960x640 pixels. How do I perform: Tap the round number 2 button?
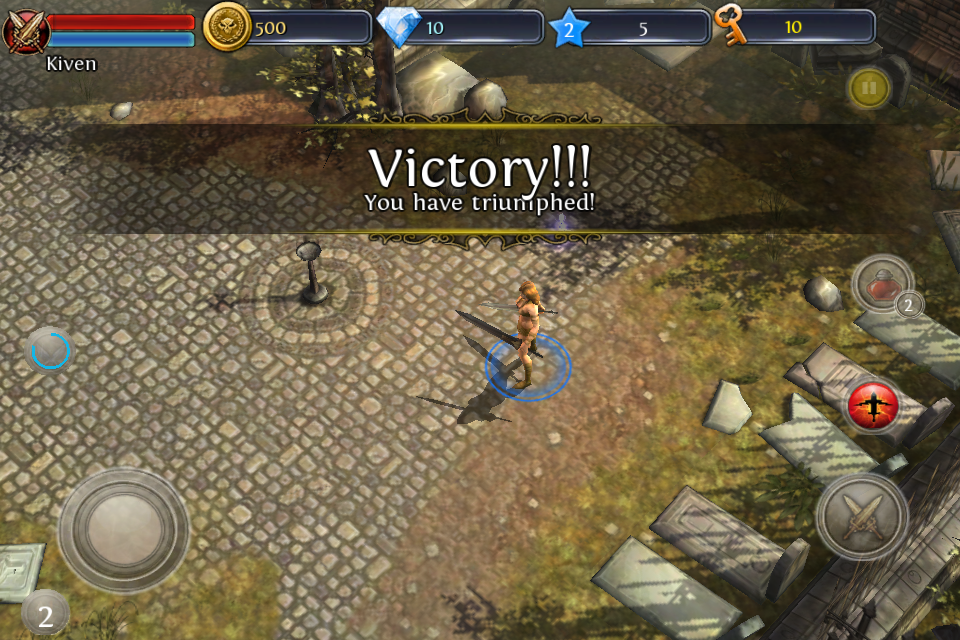point(45,614)
